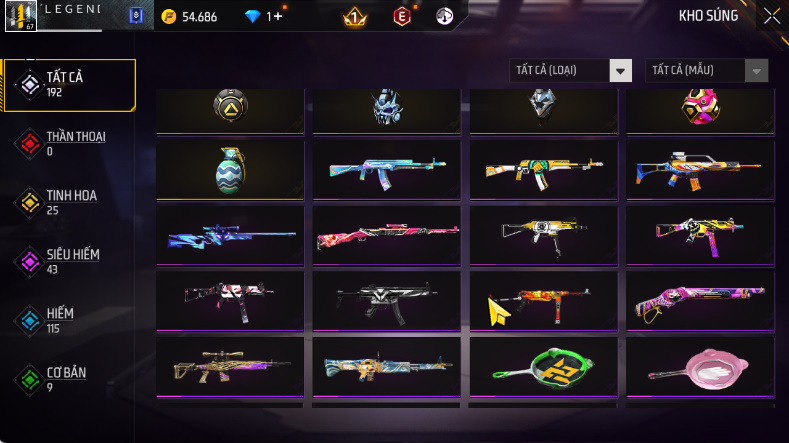
Task: Close the Kho Súng weapon vault
Action: [x=772, y=15]
